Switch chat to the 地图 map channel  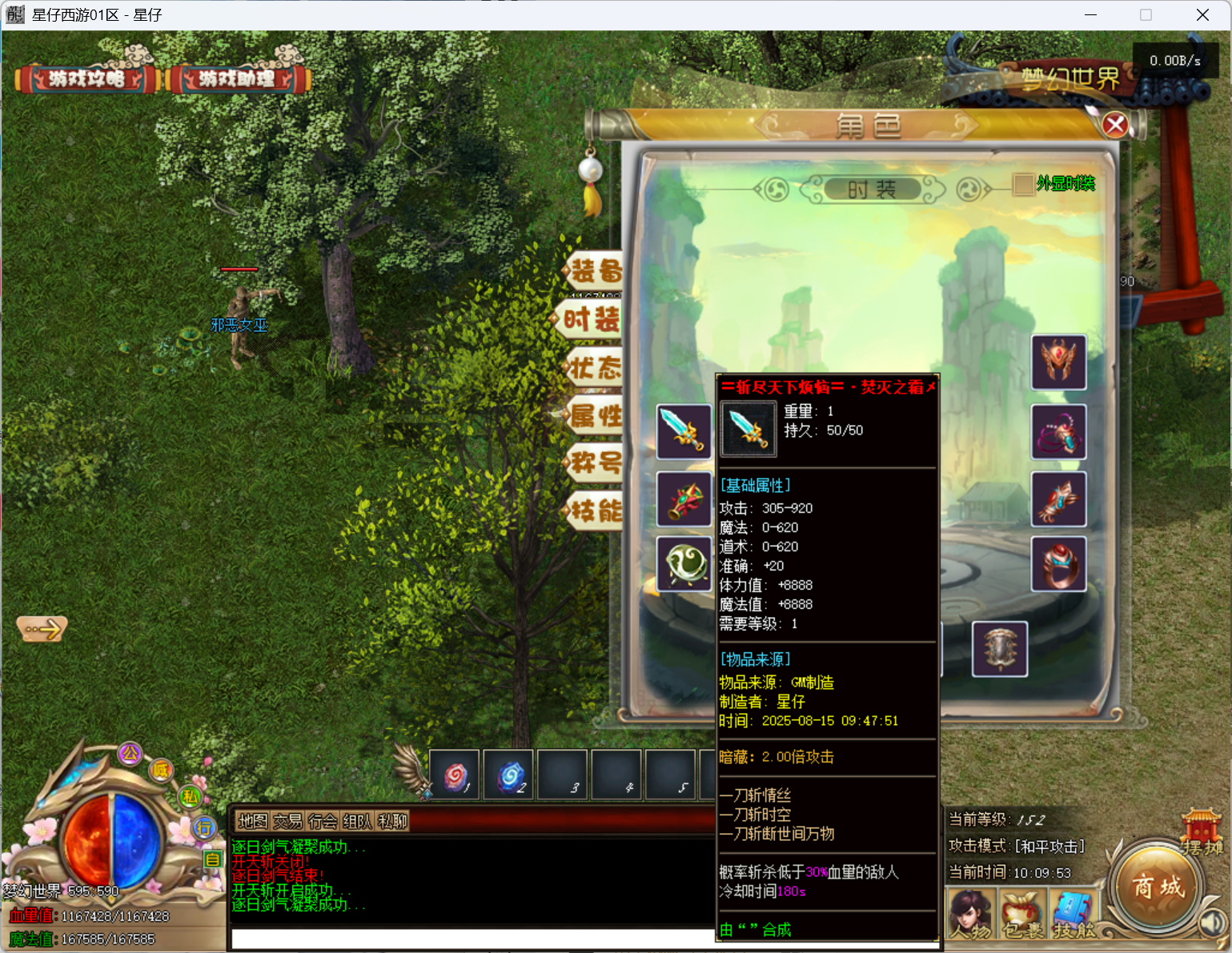[253, 821]
